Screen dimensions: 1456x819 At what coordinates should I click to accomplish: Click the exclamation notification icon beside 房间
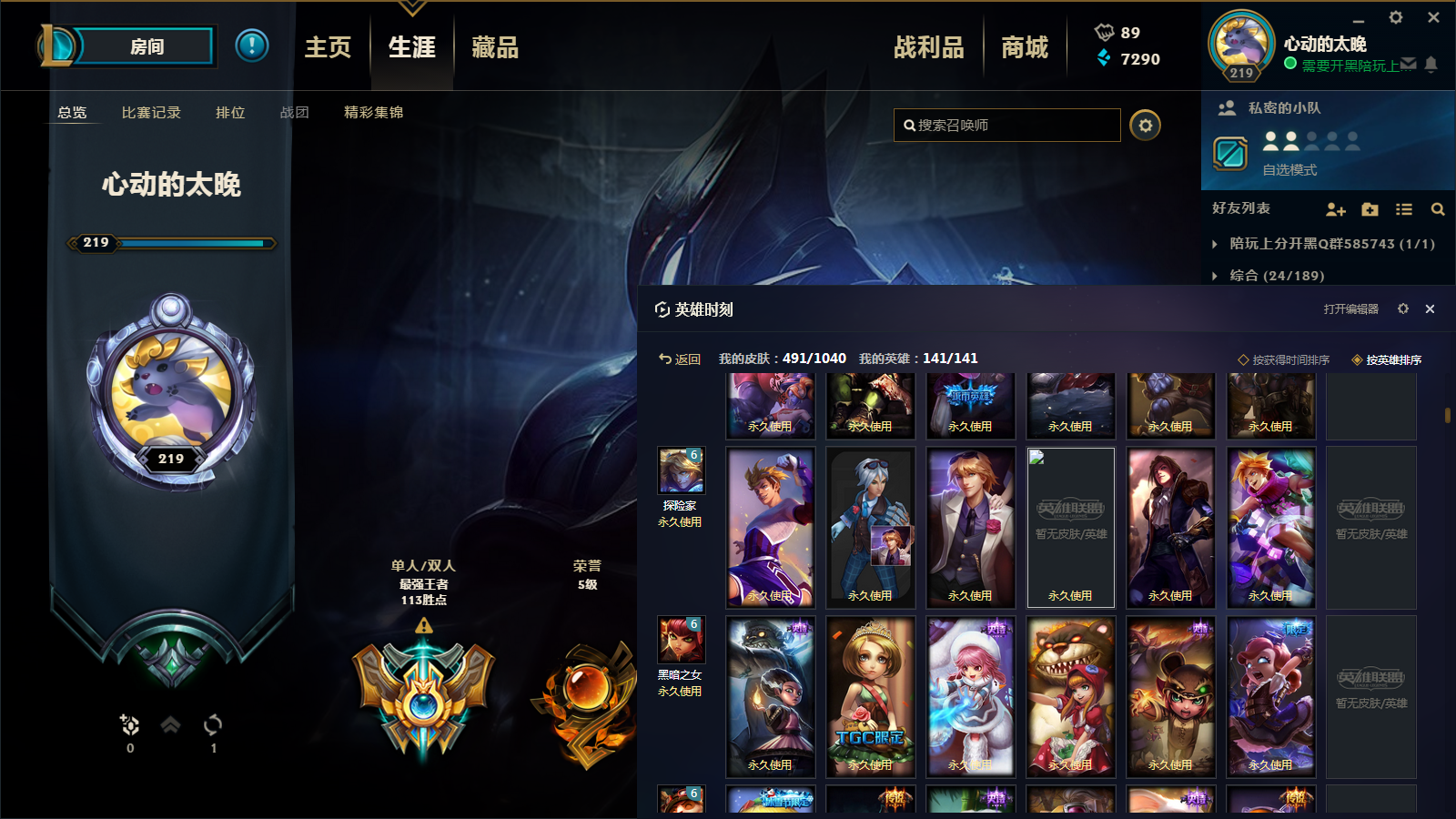(252, 46)
